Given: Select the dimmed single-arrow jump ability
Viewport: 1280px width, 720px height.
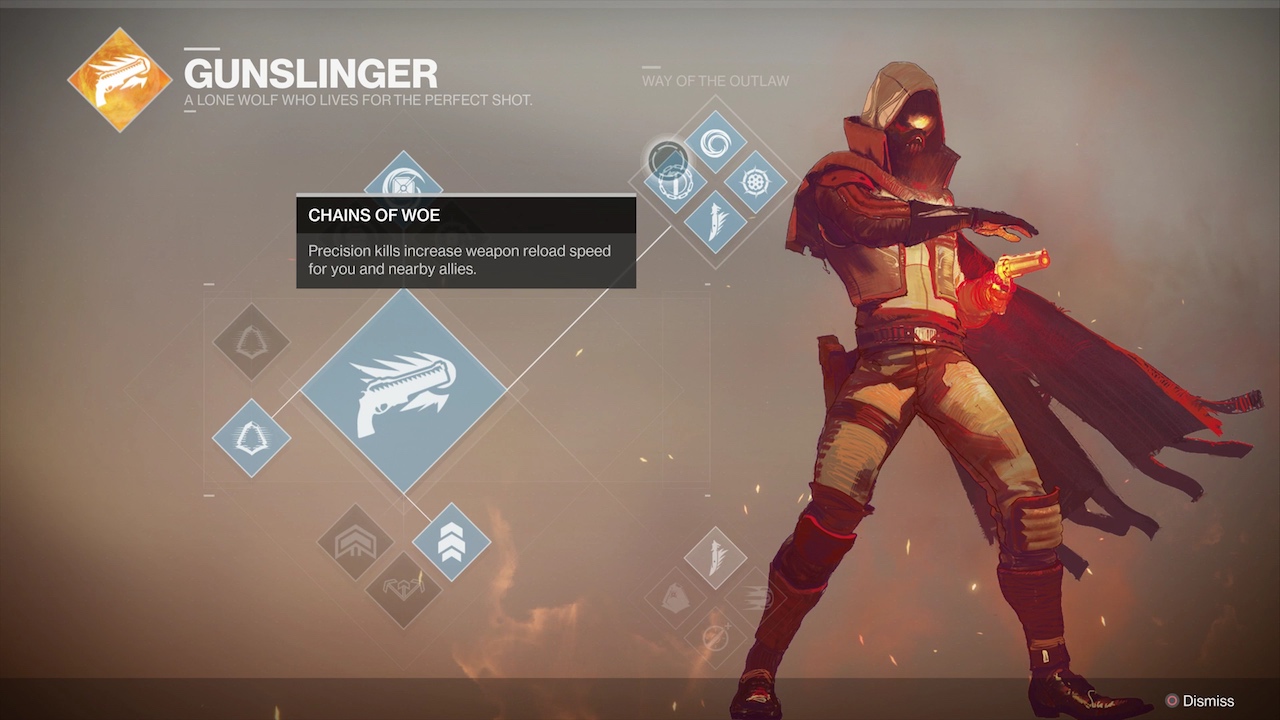Looking at the screenshot, I should [356, 542].
